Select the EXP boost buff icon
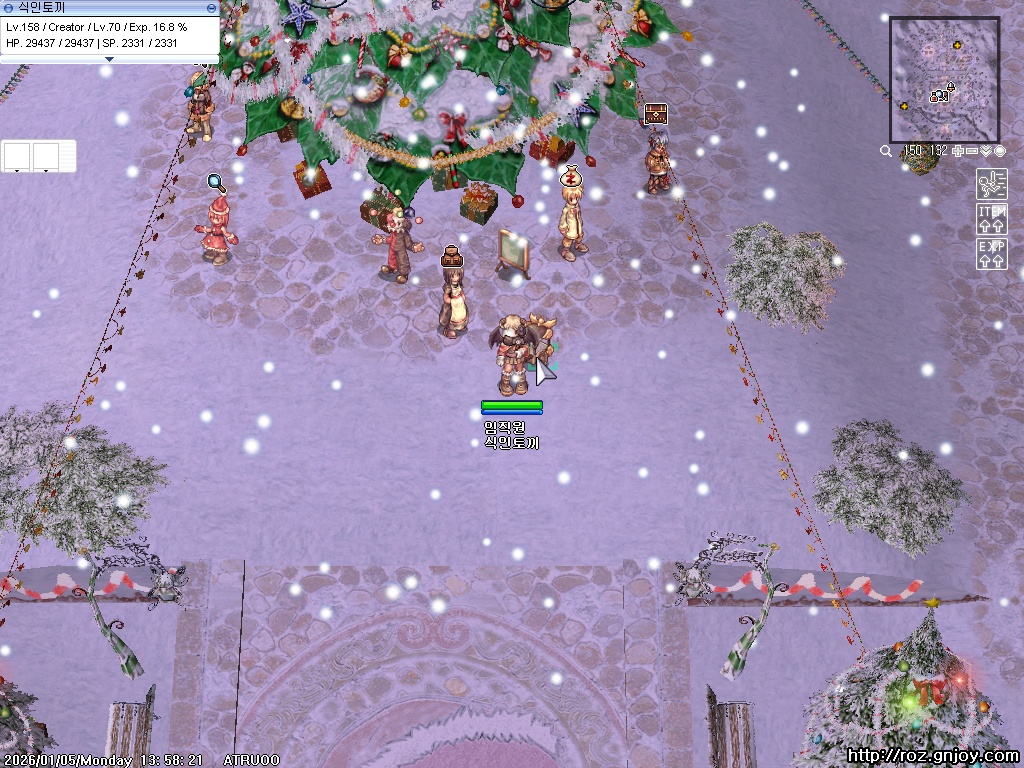The width and height of the screenshot is (1024, 768). coord(991,254)
